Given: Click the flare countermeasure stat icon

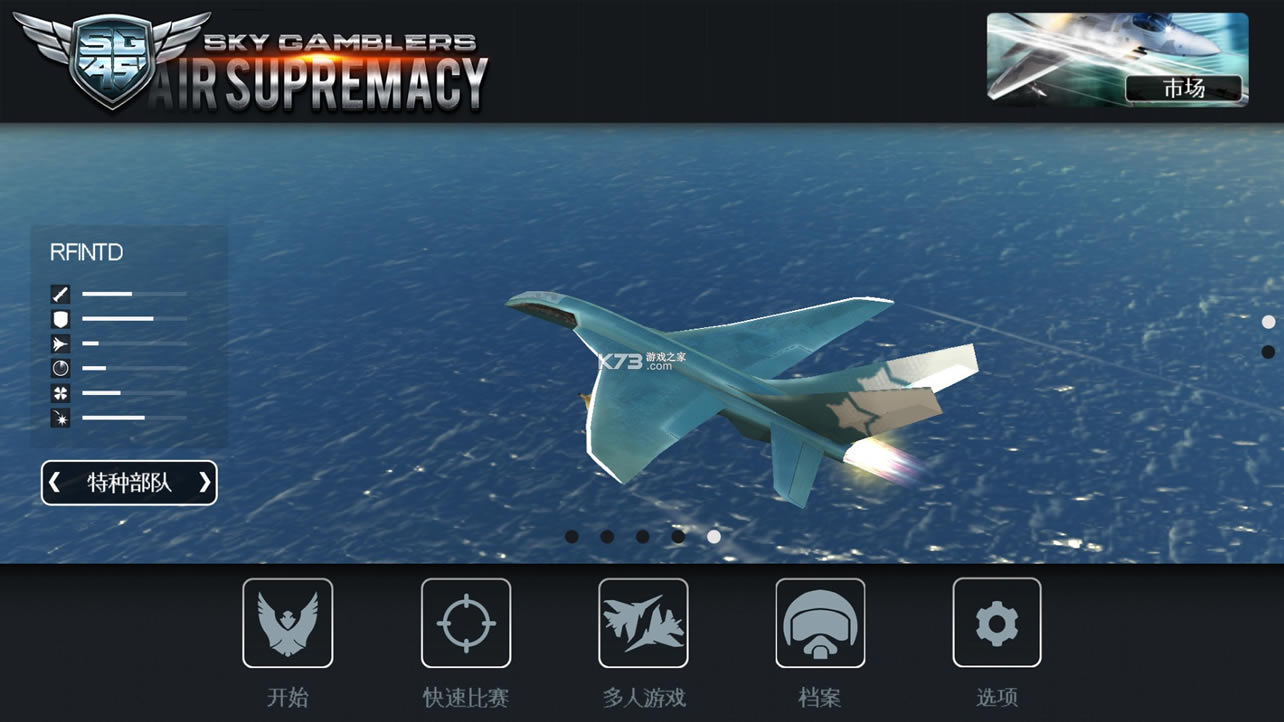Looking at the screenshot, I should click(x=59, y=418).
